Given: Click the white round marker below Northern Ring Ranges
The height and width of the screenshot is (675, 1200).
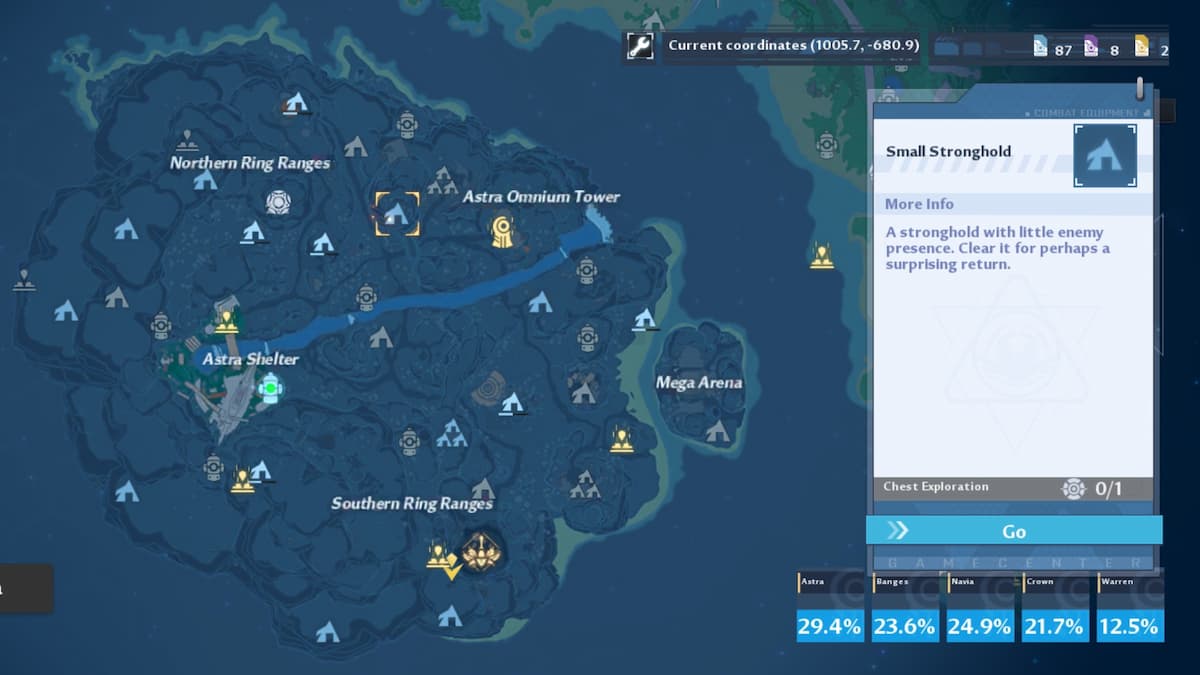Looking at the screenshot, I should [278, 202].
